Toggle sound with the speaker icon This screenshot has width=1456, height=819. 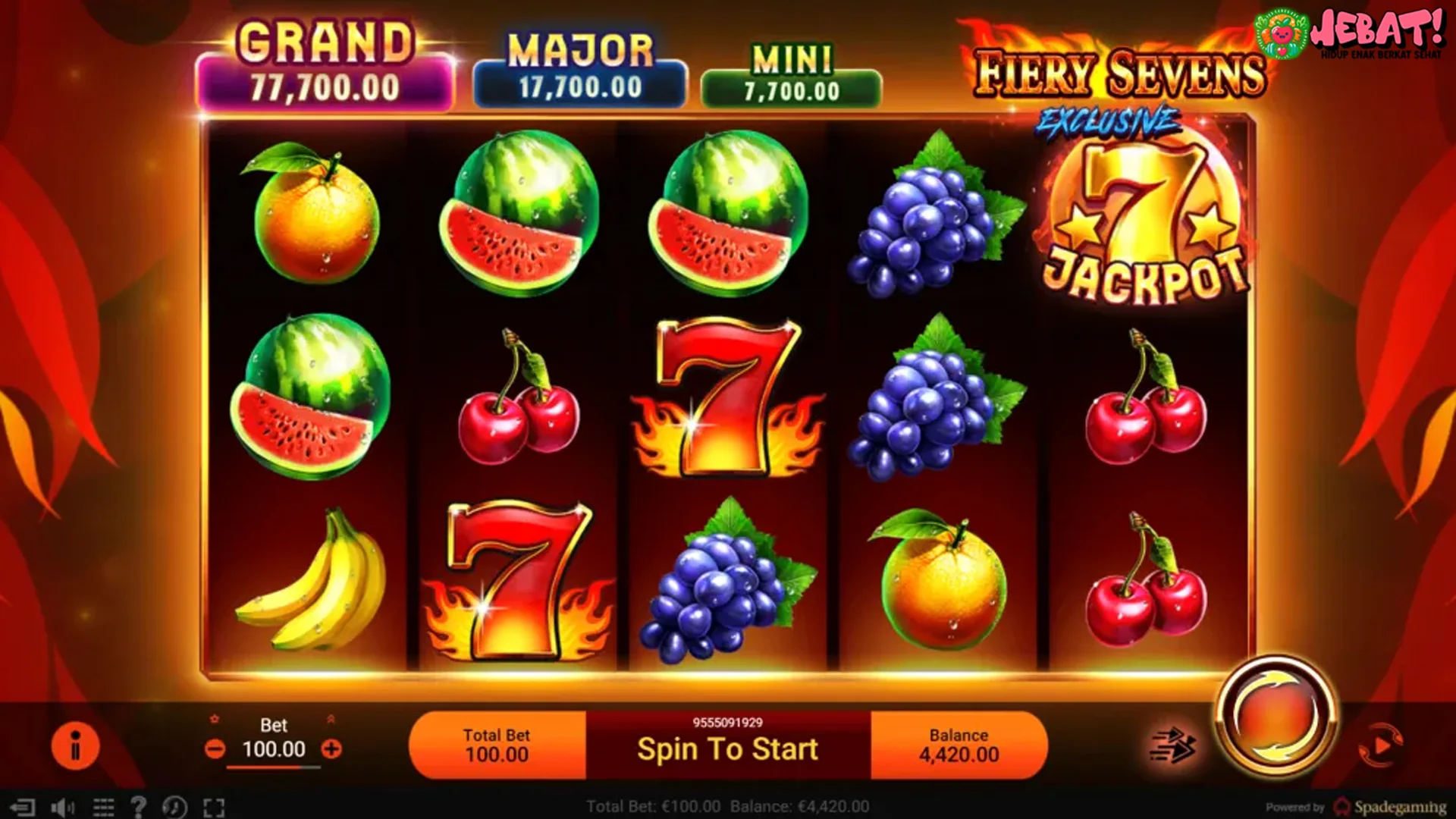click(62, 807)
